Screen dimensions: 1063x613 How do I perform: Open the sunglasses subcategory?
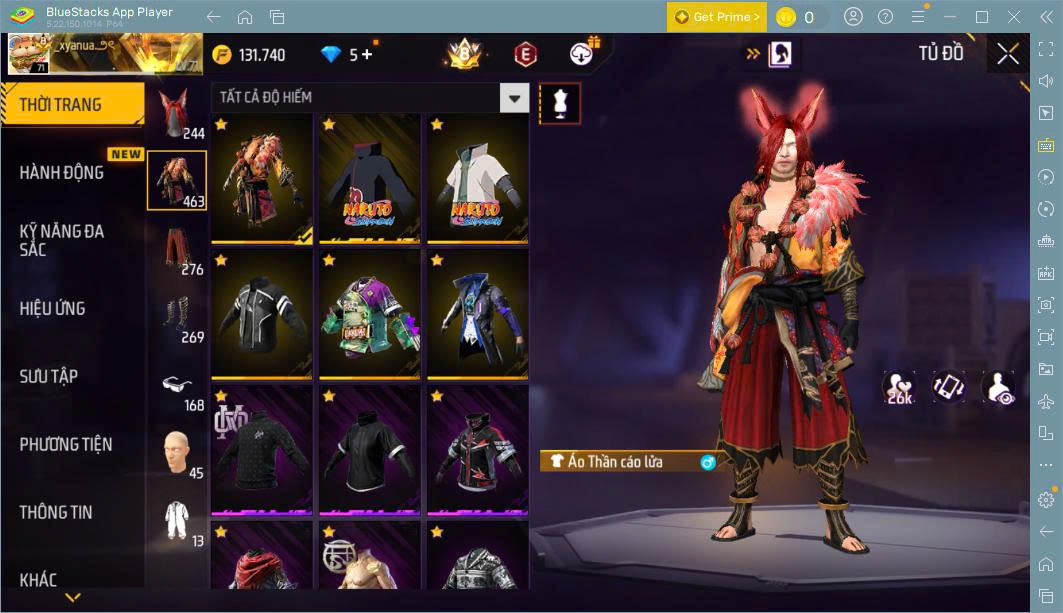coord(177,385)
